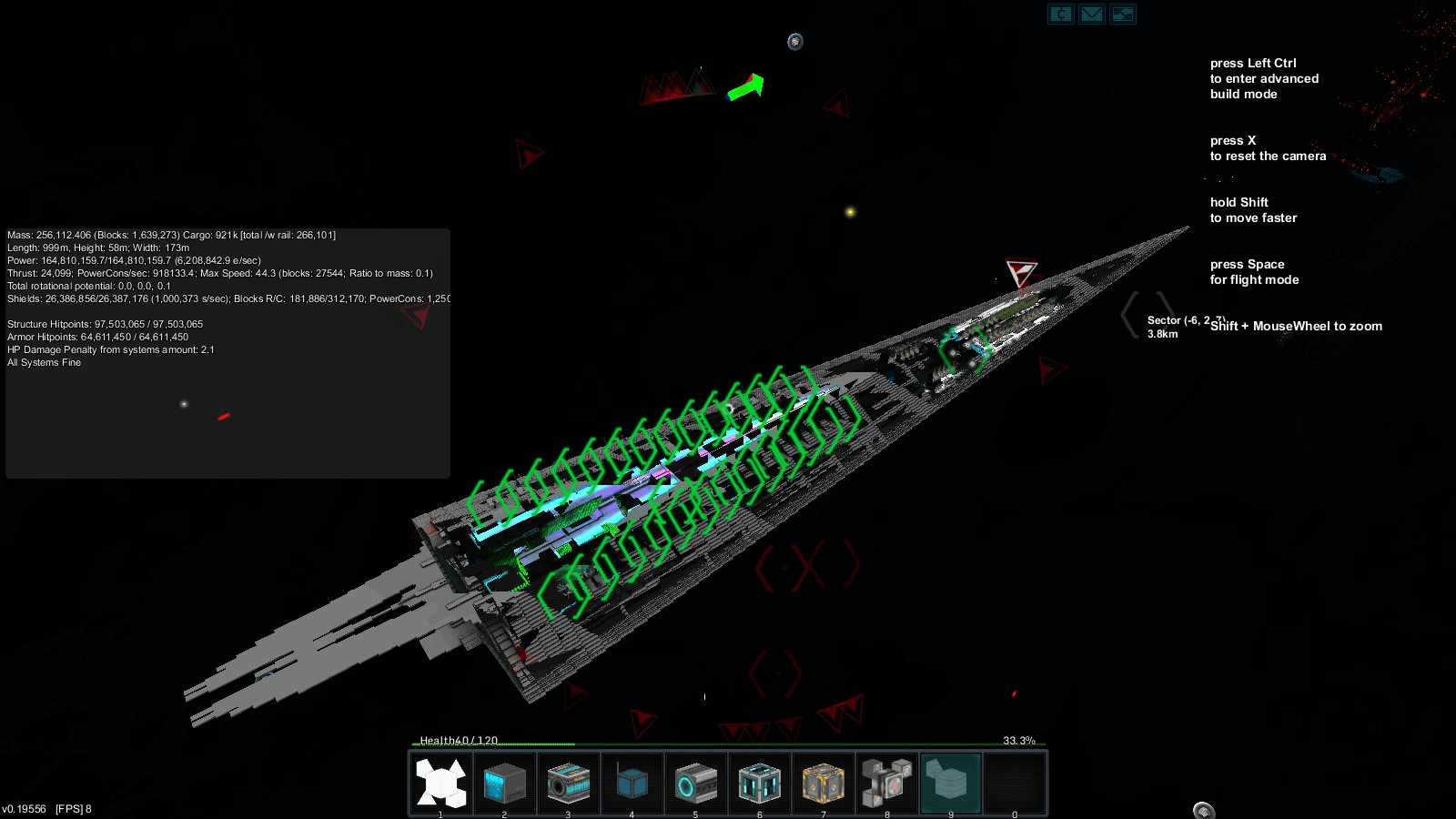Select the blue antenna cube in slot 4
The width and height of the screenshot is (1456, 819).
tap(632, 783)
